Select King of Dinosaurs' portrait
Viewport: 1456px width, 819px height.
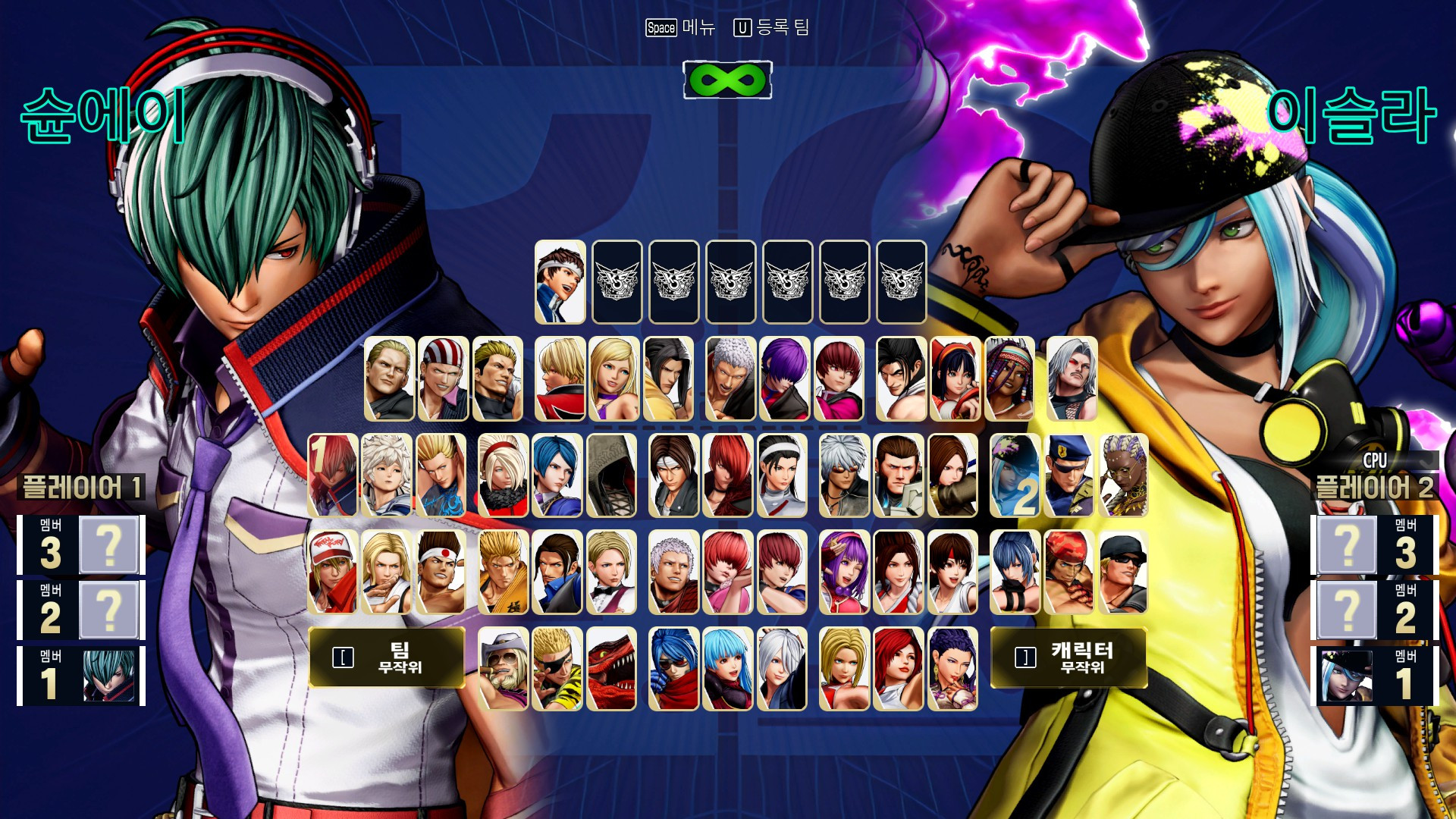click(x=613, y=671)
